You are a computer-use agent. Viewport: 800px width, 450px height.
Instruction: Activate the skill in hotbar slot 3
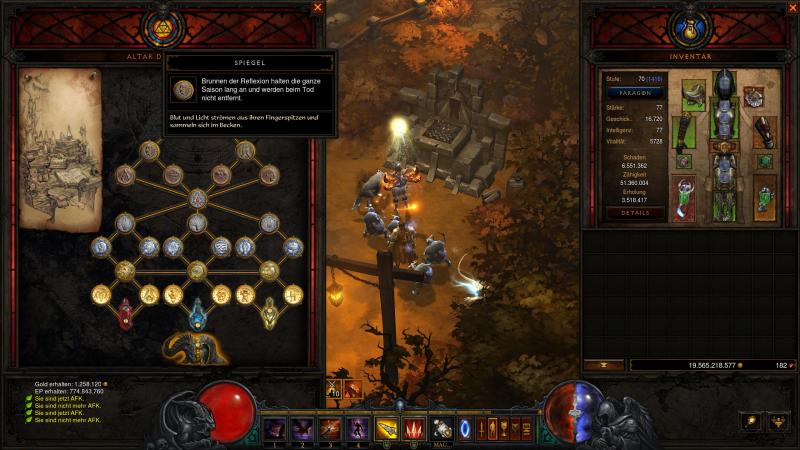[x=330, y=429]
